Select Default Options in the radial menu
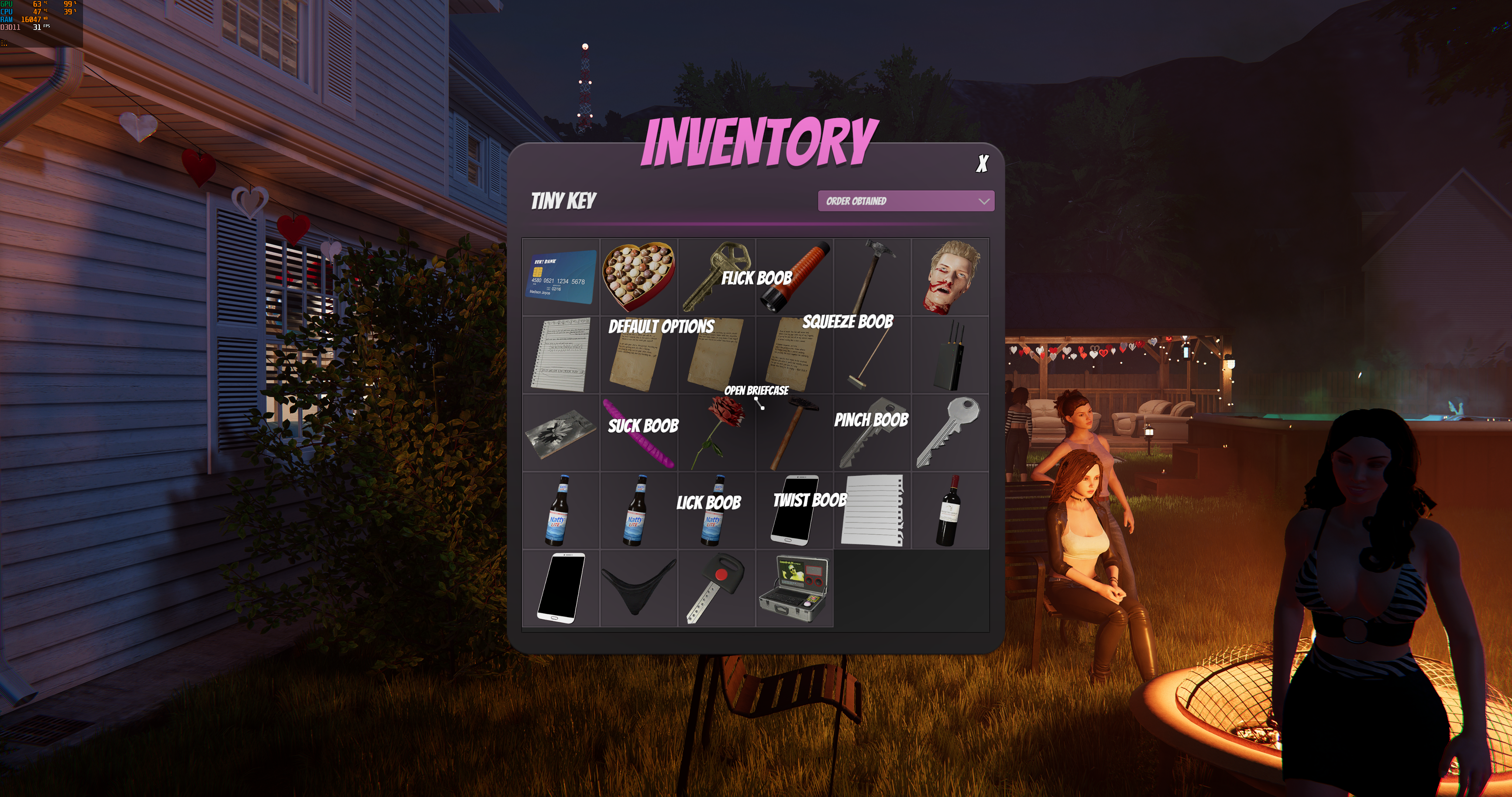The width and height of the screenshot is (1512, 797). [x=661, y=327]
